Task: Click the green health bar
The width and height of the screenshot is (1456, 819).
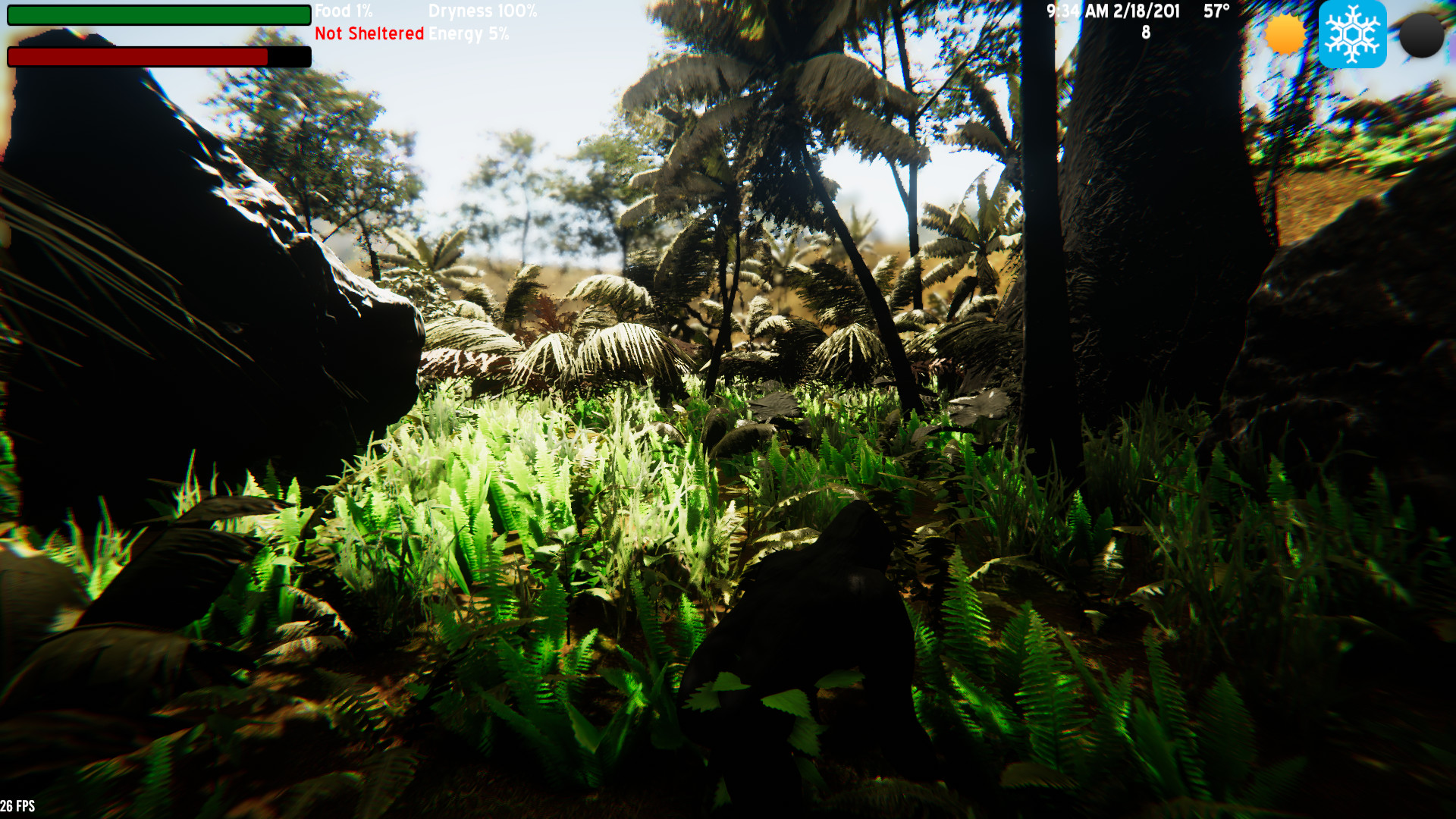Action: pyautogui.click(x=155, y=15)
